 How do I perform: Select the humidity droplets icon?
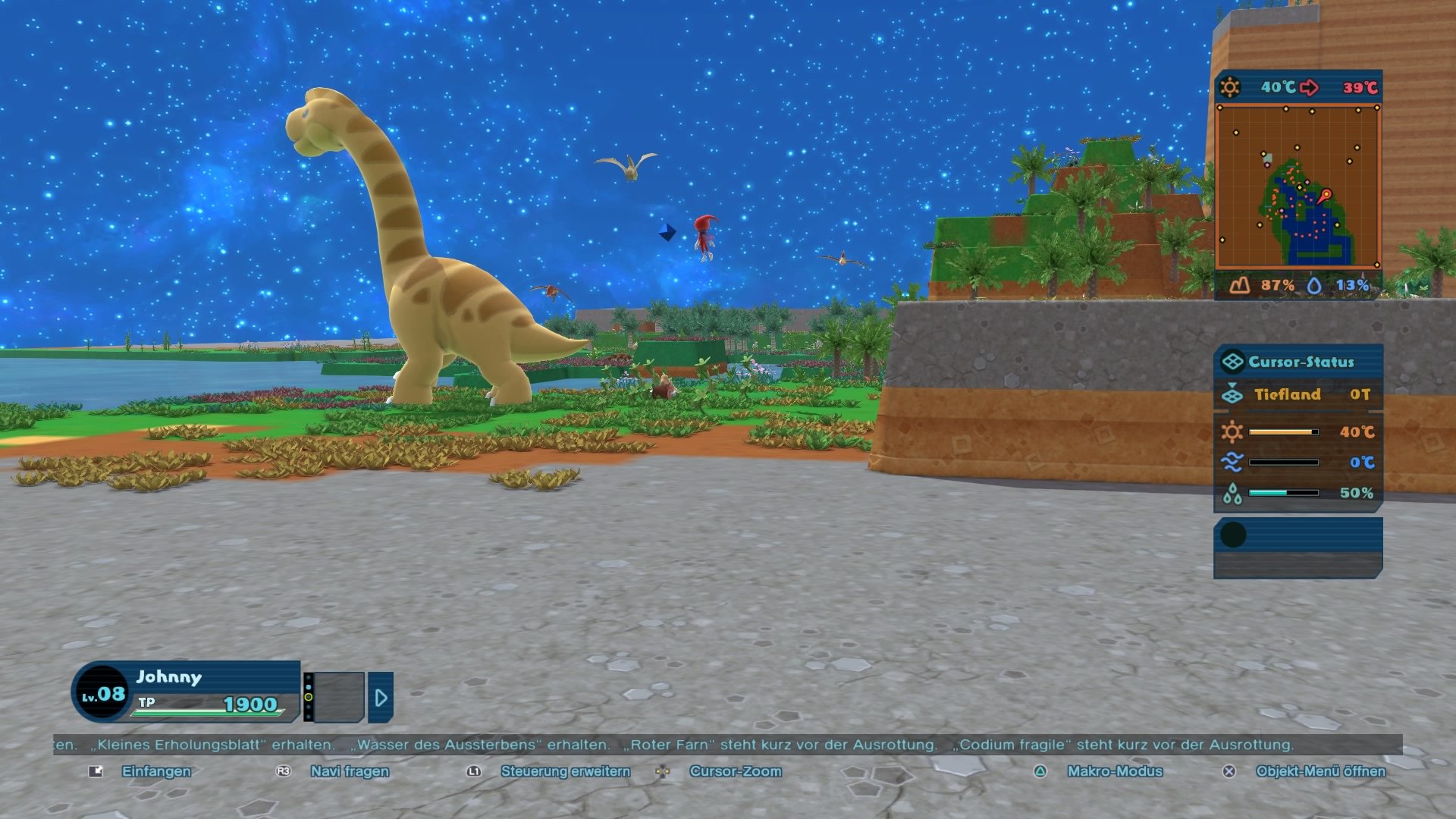[1233, 491]
